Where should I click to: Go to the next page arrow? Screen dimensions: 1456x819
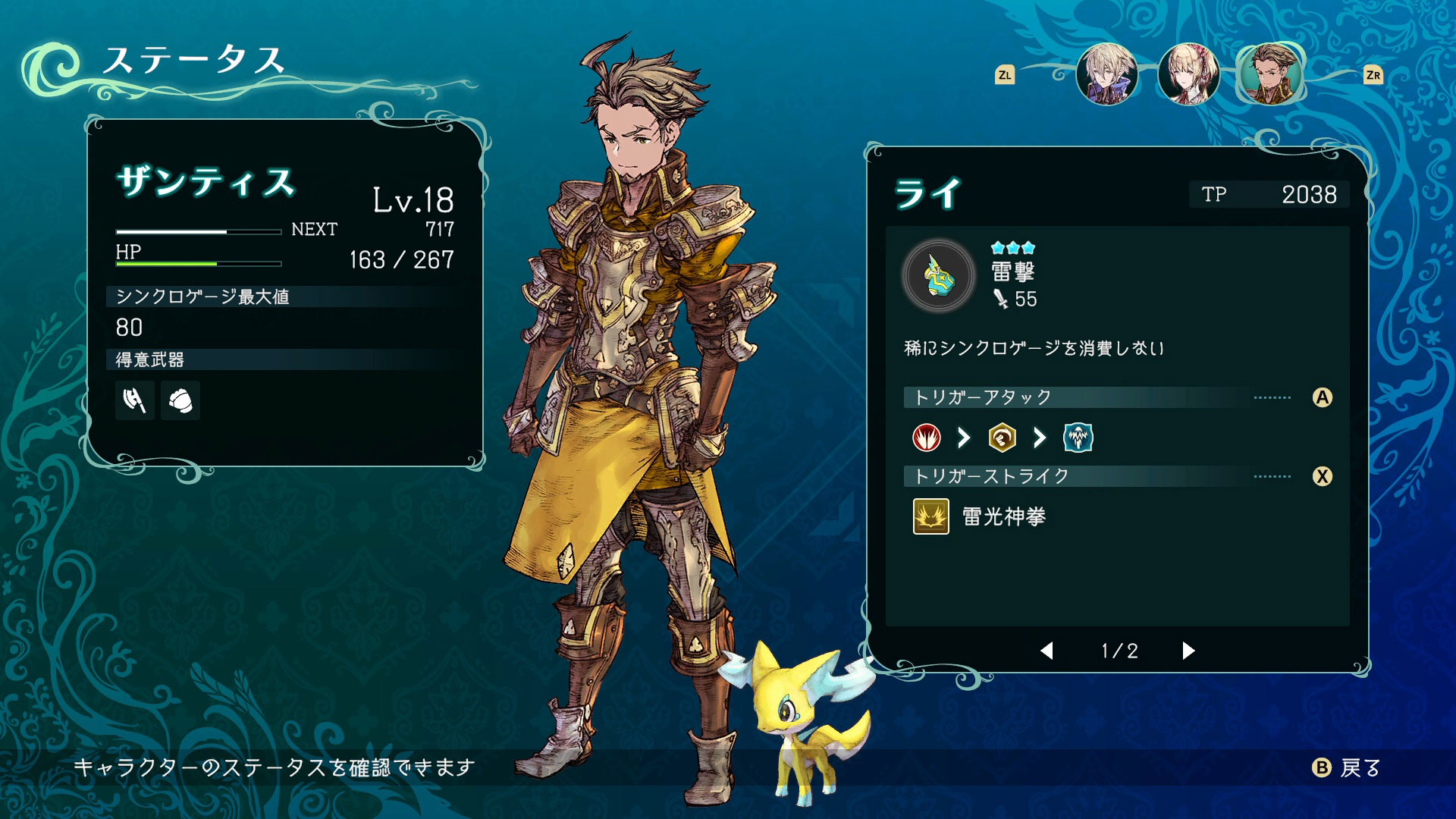pos(1188,651)
